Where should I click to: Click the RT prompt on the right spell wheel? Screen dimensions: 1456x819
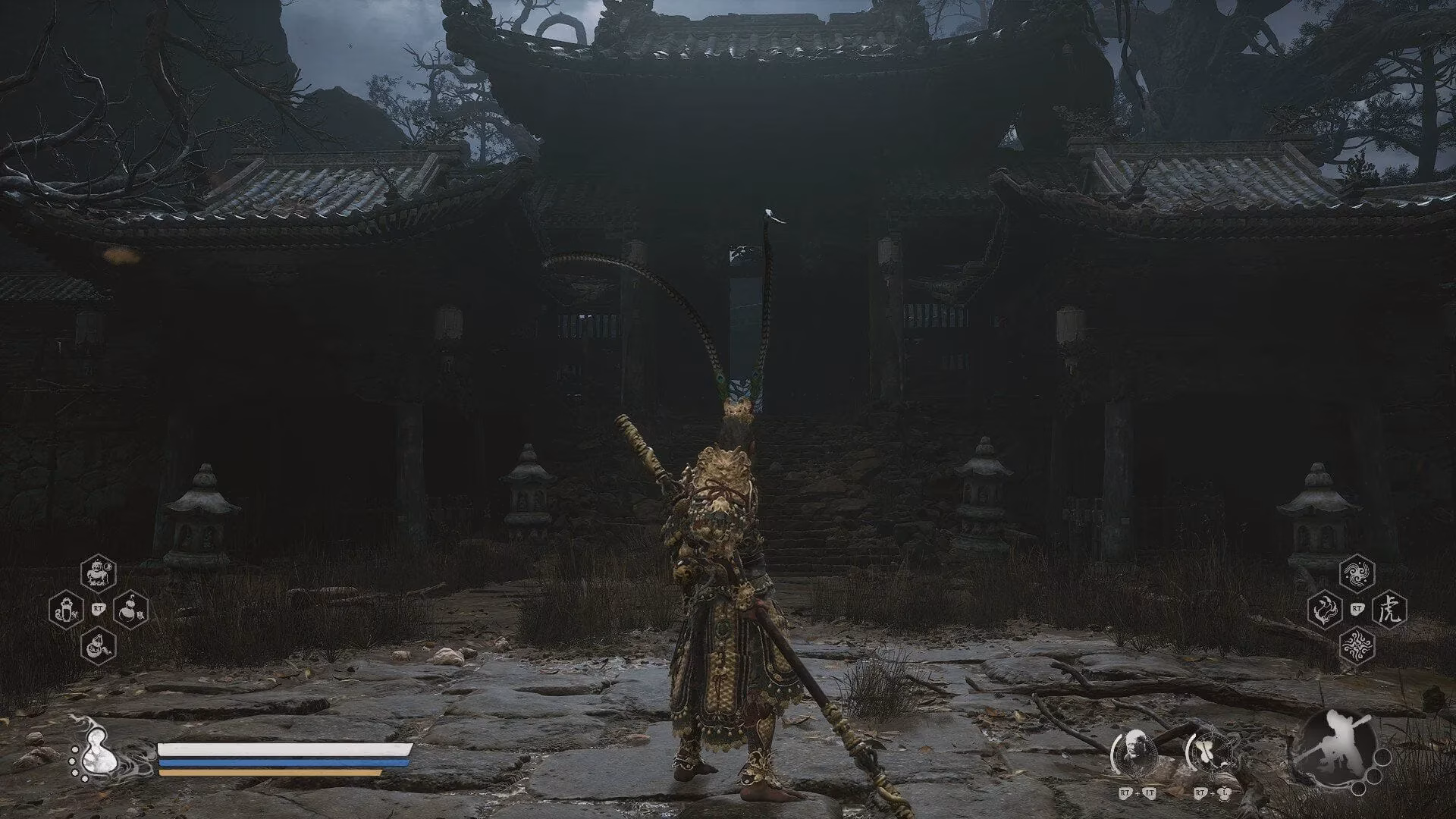point(1357,608)
